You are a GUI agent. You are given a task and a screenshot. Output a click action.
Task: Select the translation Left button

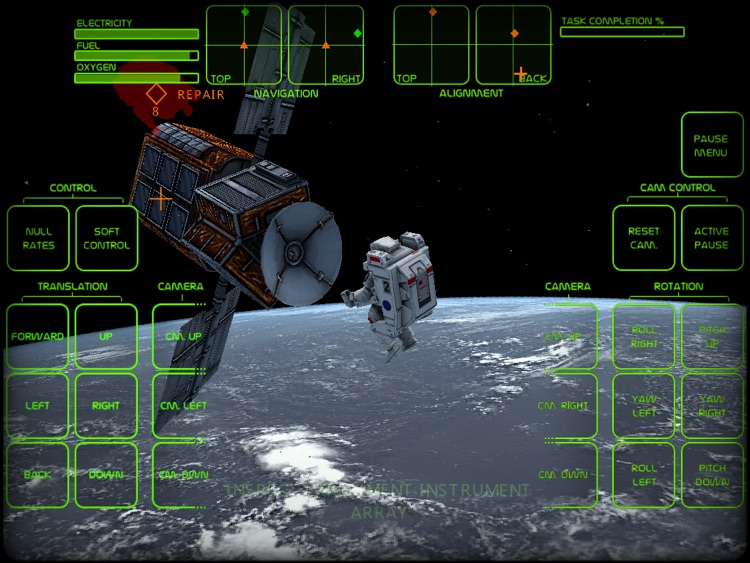[38, 406]
